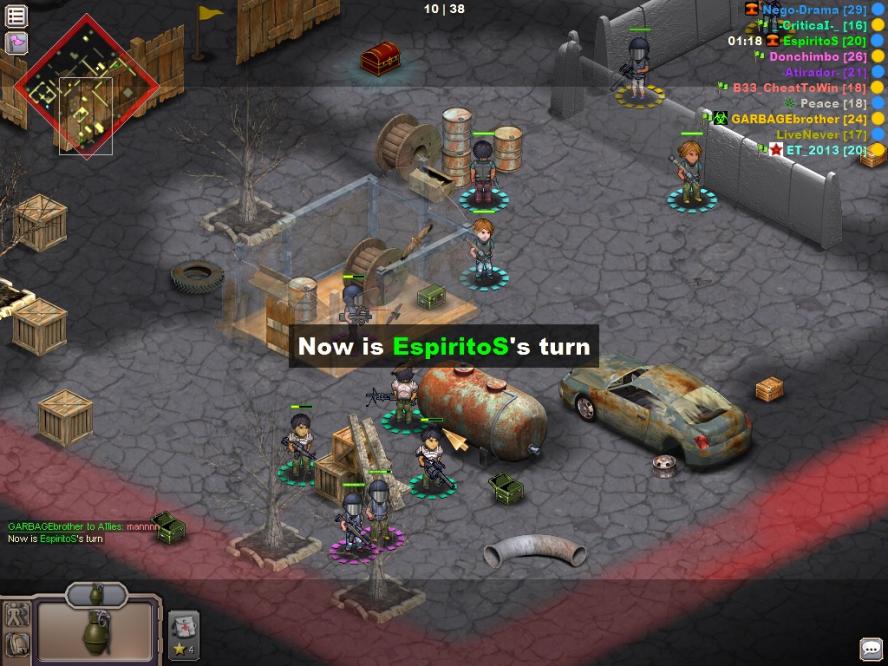Select EspiritoS in the player list
Screen dimensions: 888x666
tap(824, 41)
